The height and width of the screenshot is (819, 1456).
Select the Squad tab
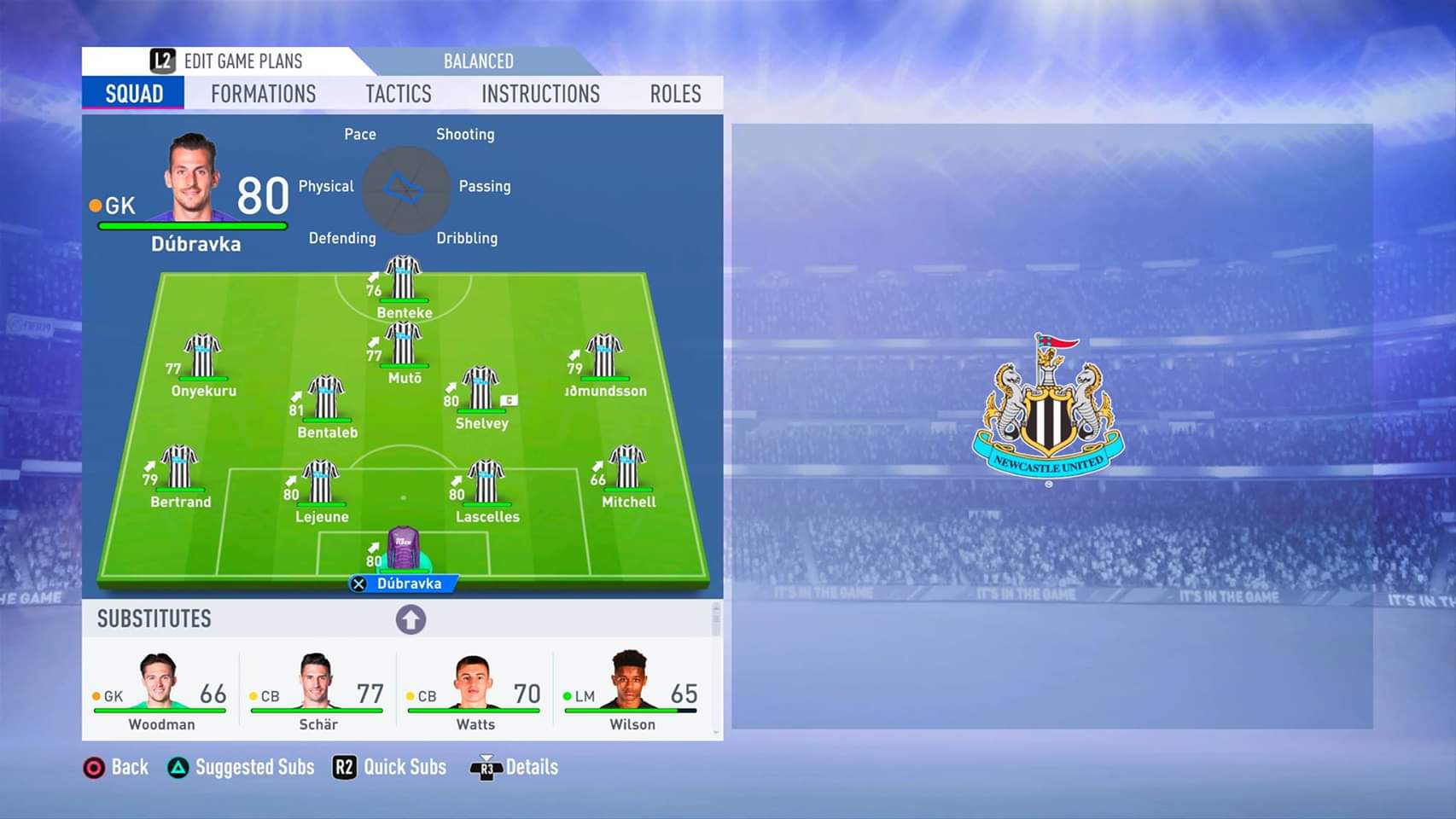134,94
